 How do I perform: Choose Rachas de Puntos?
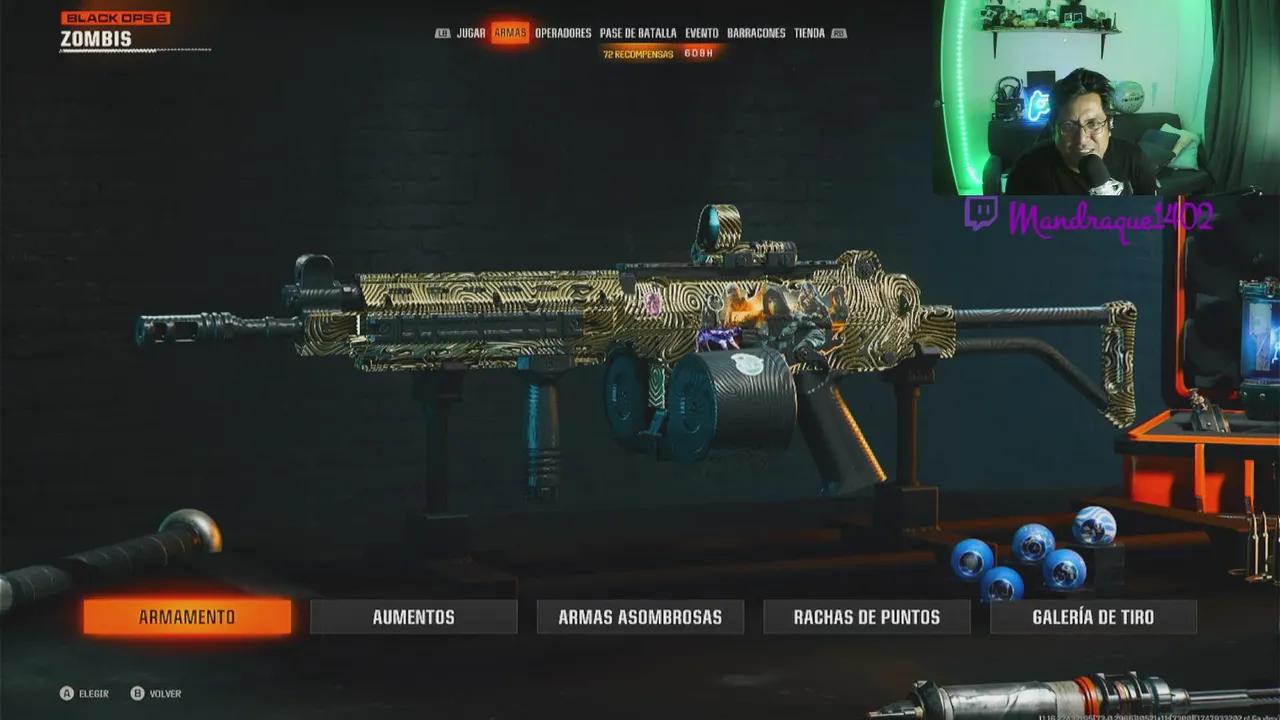866,617
